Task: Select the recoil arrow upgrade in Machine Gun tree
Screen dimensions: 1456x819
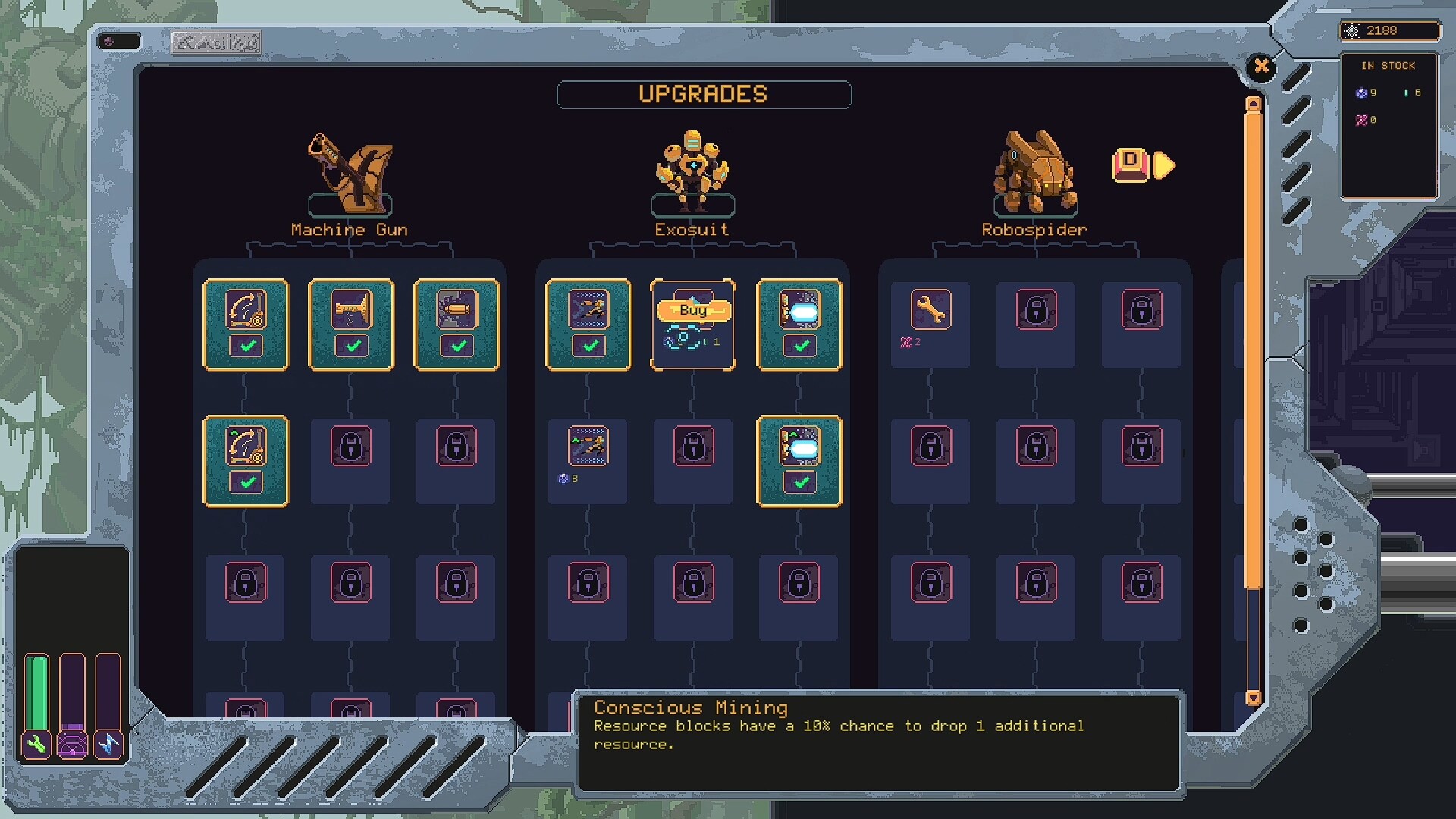Action: pyautogui.click(x=246, y=312)
